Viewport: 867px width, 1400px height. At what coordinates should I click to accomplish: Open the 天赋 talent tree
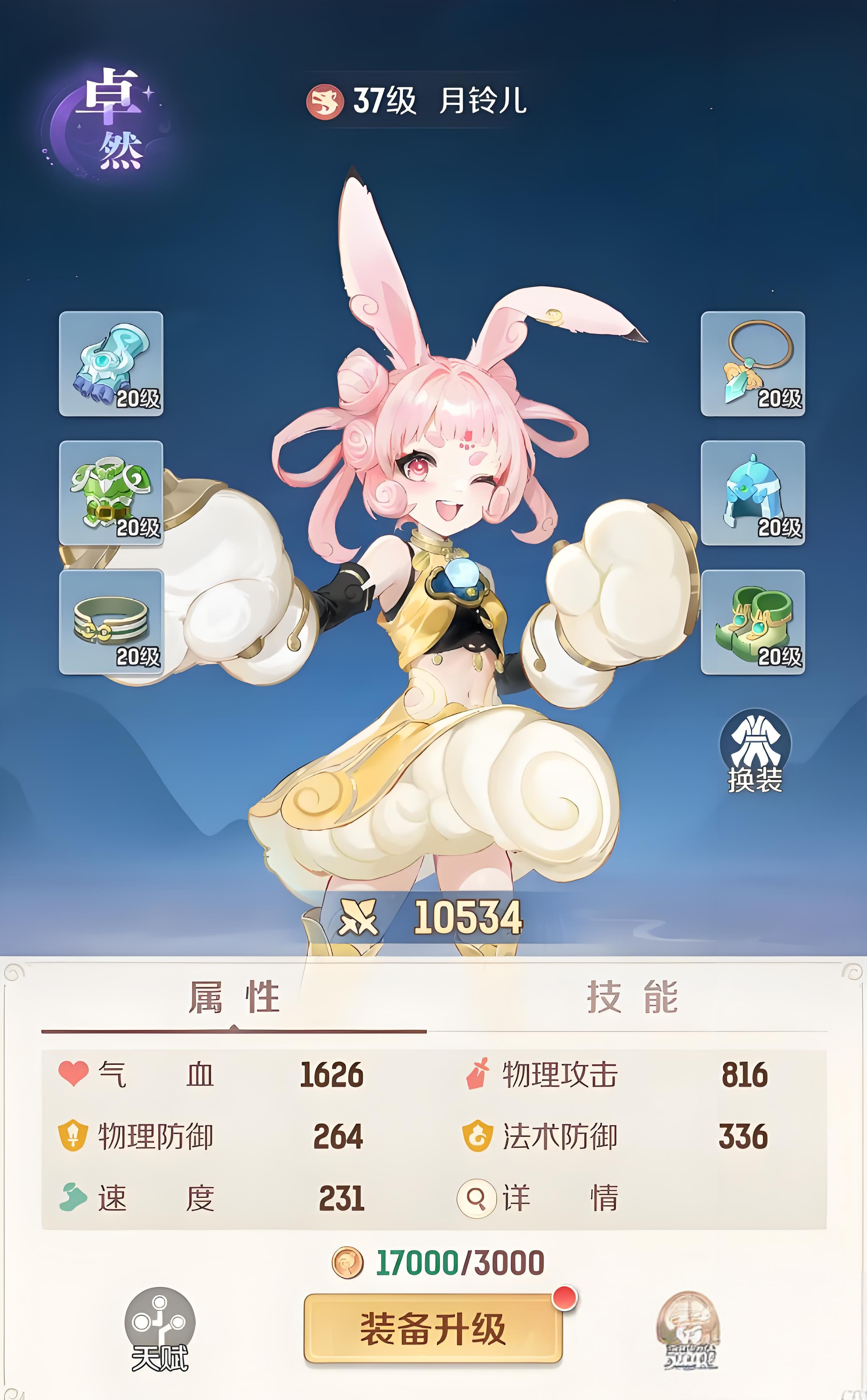[160, 1329]
